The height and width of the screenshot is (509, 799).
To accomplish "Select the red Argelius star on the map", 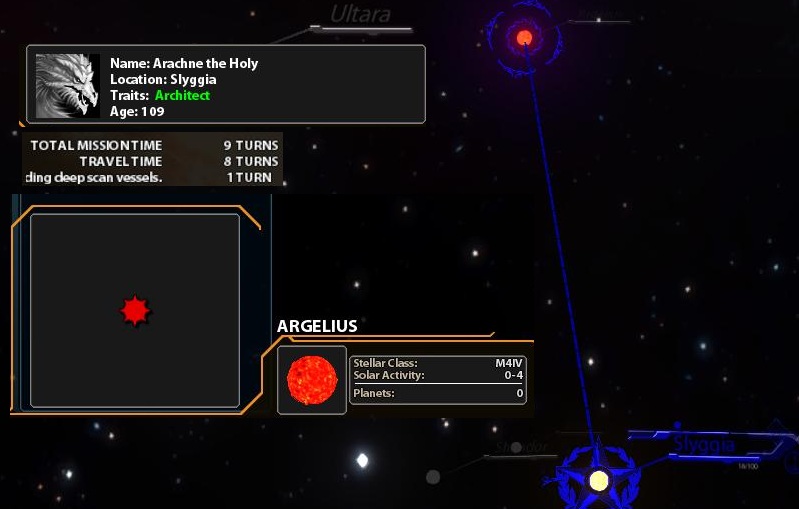I will (524, 38).
